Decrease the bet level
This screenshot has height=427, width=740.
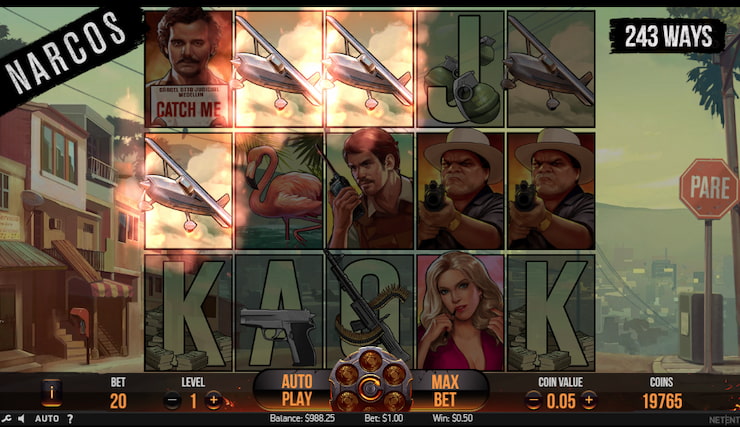coord(171,400)
